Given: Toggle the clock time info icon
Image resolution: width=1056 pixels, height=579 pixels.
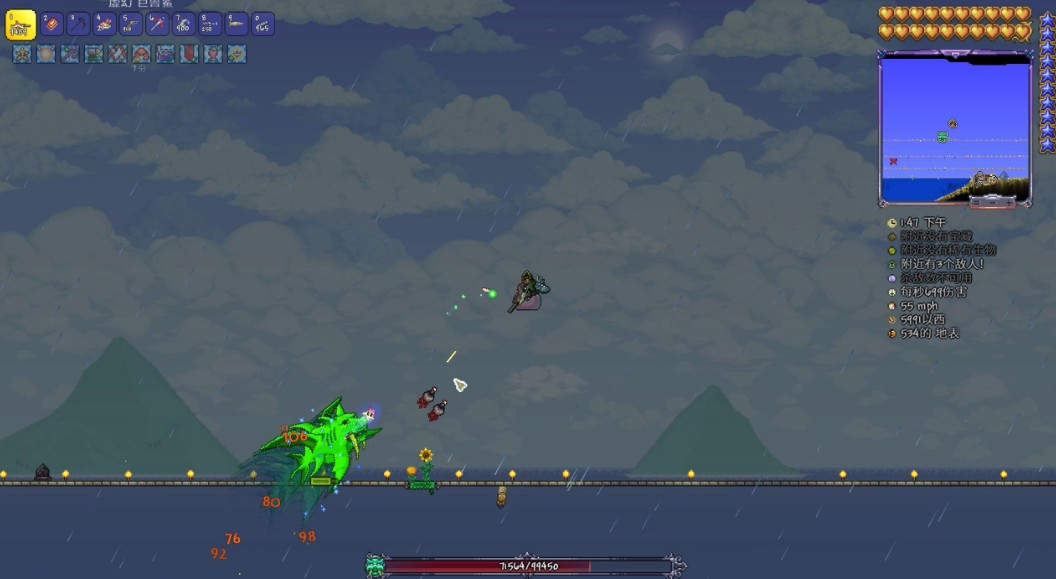Looking at the screenshot, I should tap(892, 223).
